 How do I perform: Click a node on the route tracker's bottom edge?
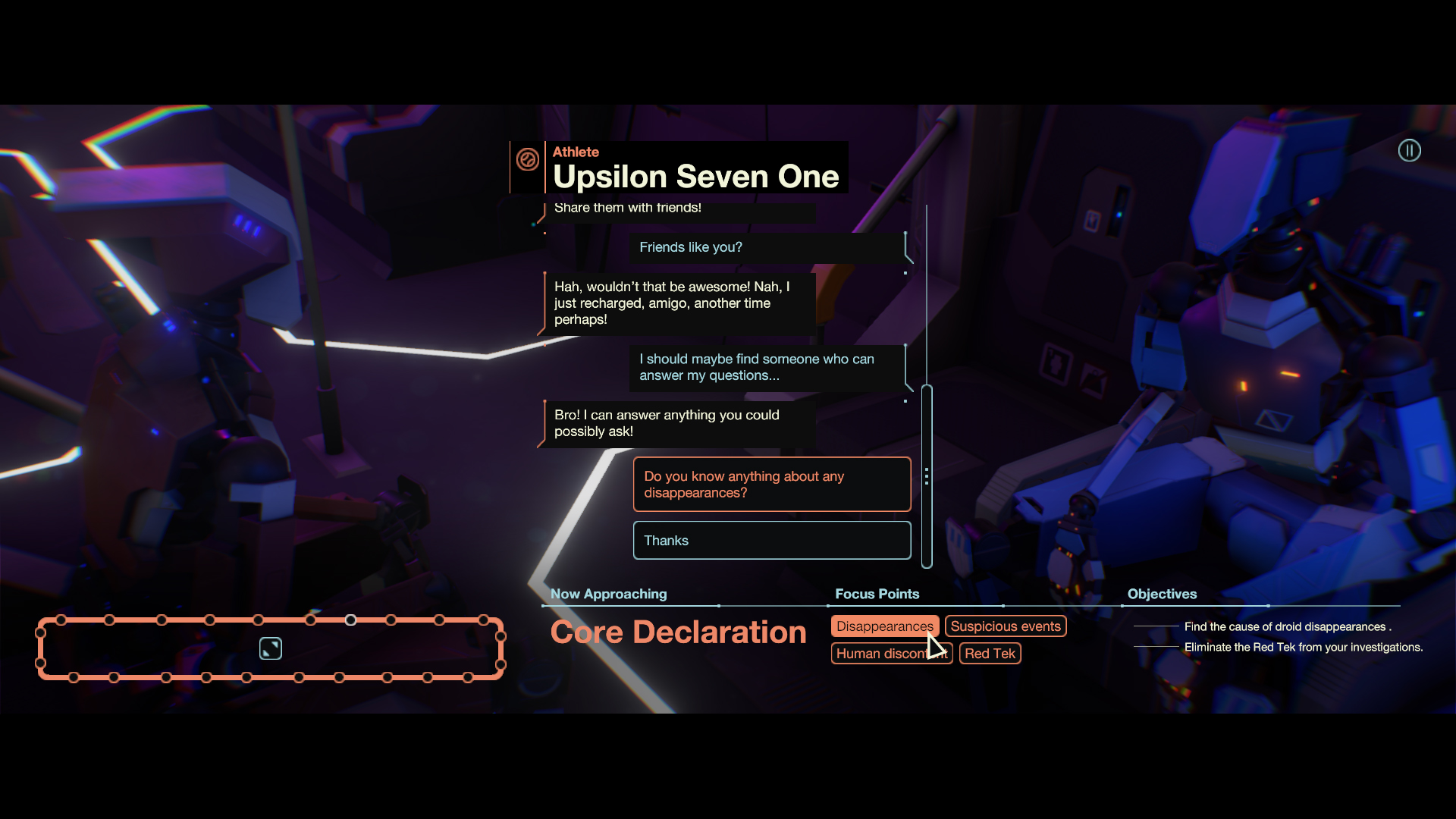coord(246,678)
